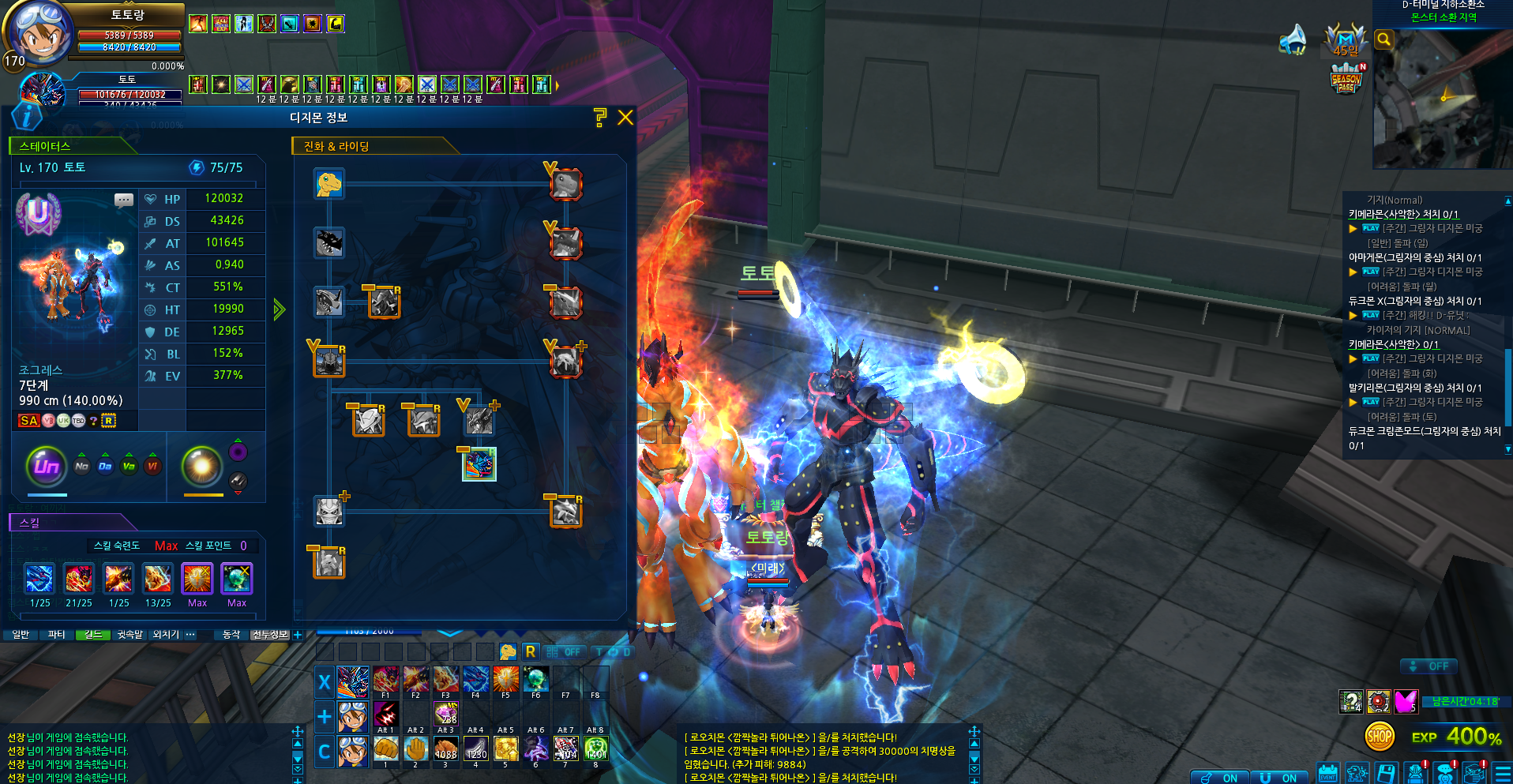The width and height of the screenshot is (1513, 784).
Task: Open the megaphone announcement icon
Action: coord(1293,39)
